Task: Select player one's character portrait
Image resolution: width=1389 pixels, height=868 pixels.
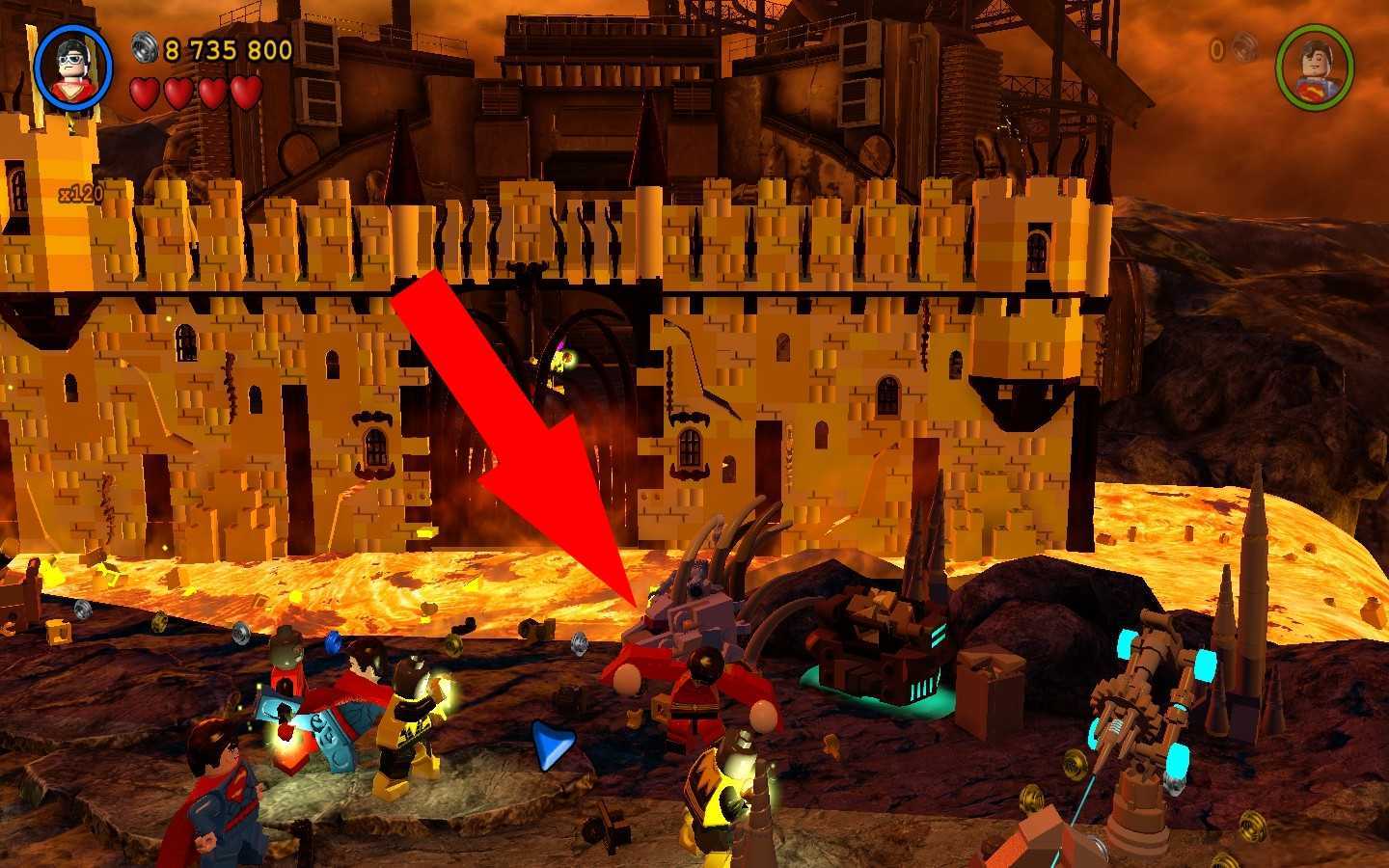Action: 73,67
